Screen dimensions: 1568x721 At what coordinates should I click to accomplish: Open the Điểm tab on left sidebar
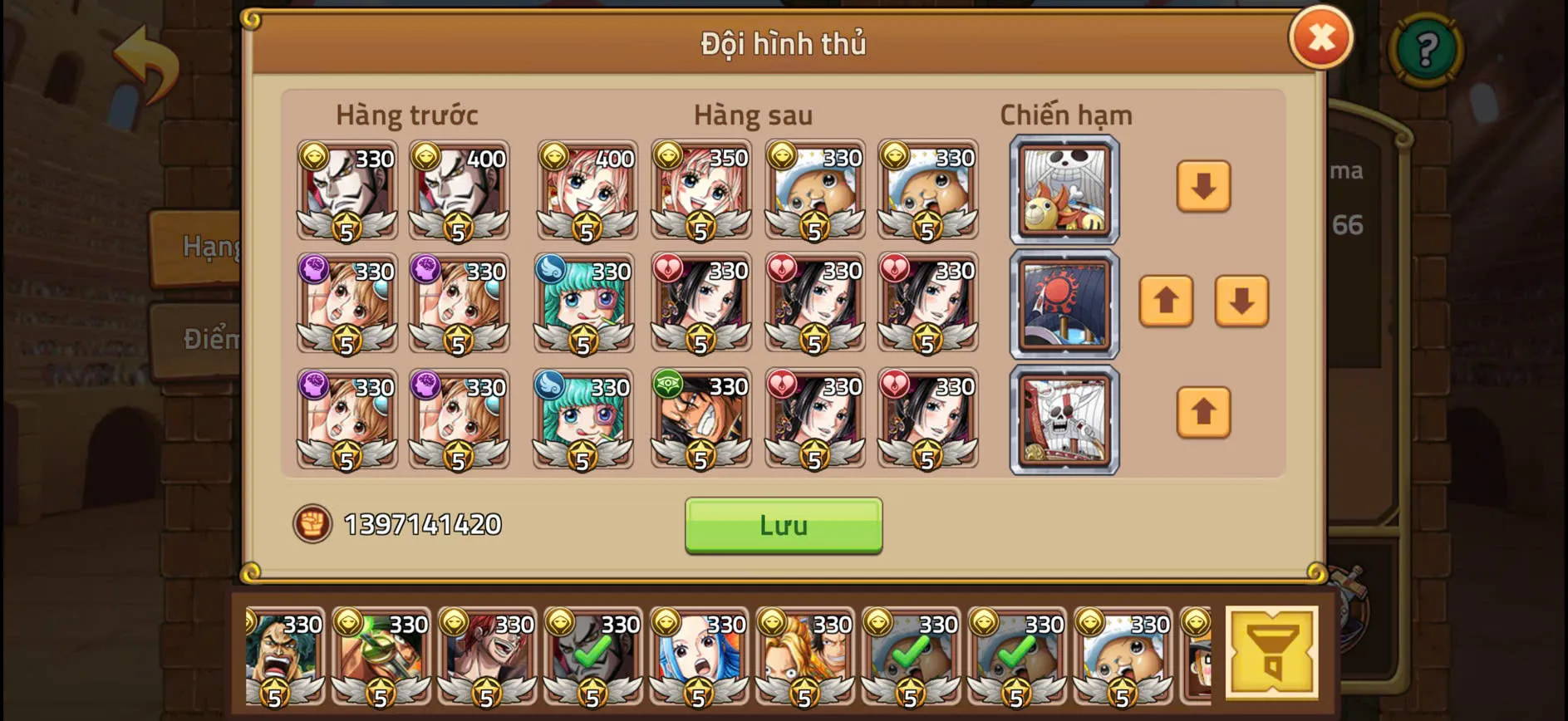(x=209, y=339)
